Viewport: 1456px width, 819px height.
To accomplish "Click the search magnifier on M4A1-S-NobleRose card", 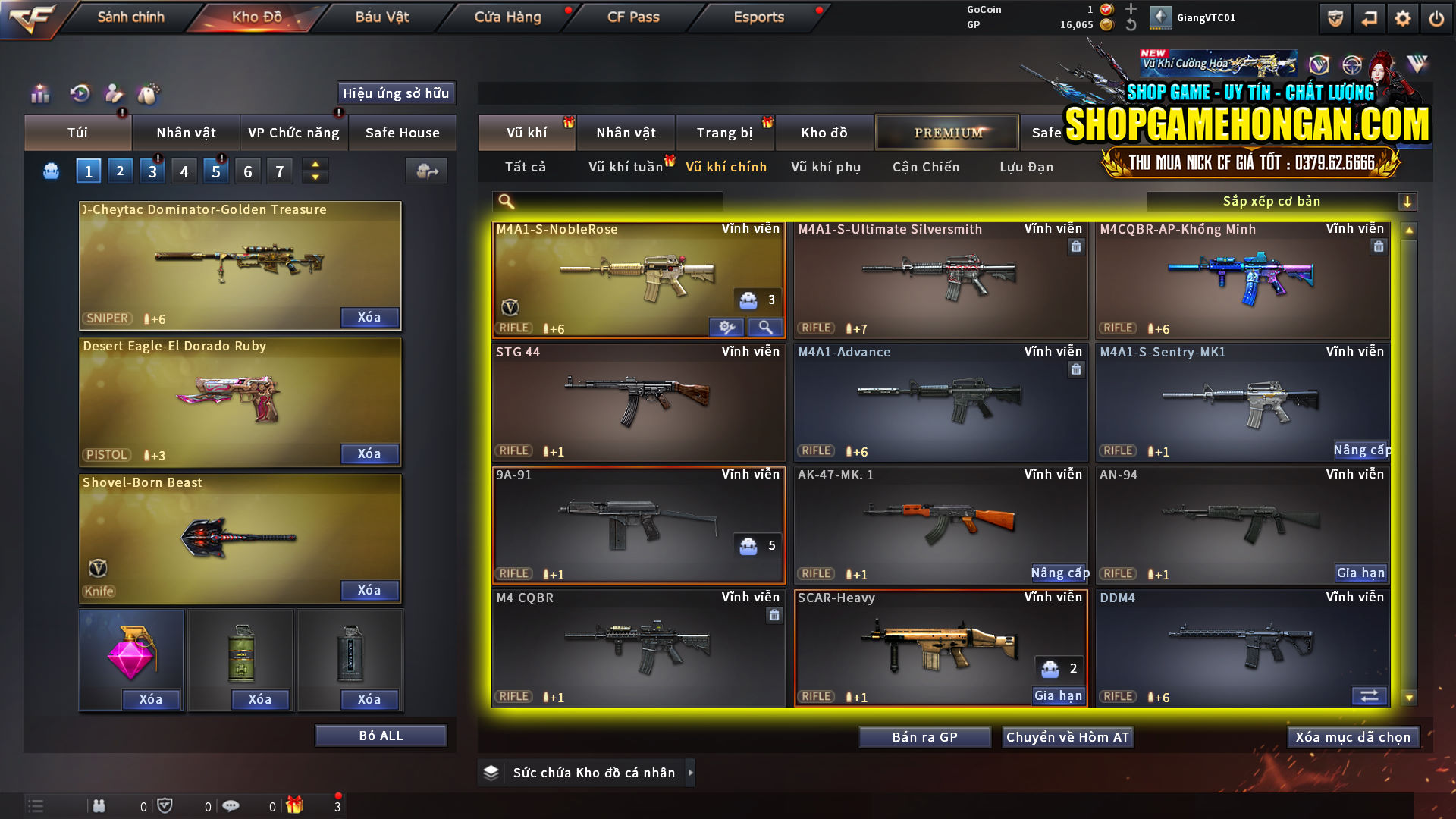I will [x=766, y=327].
